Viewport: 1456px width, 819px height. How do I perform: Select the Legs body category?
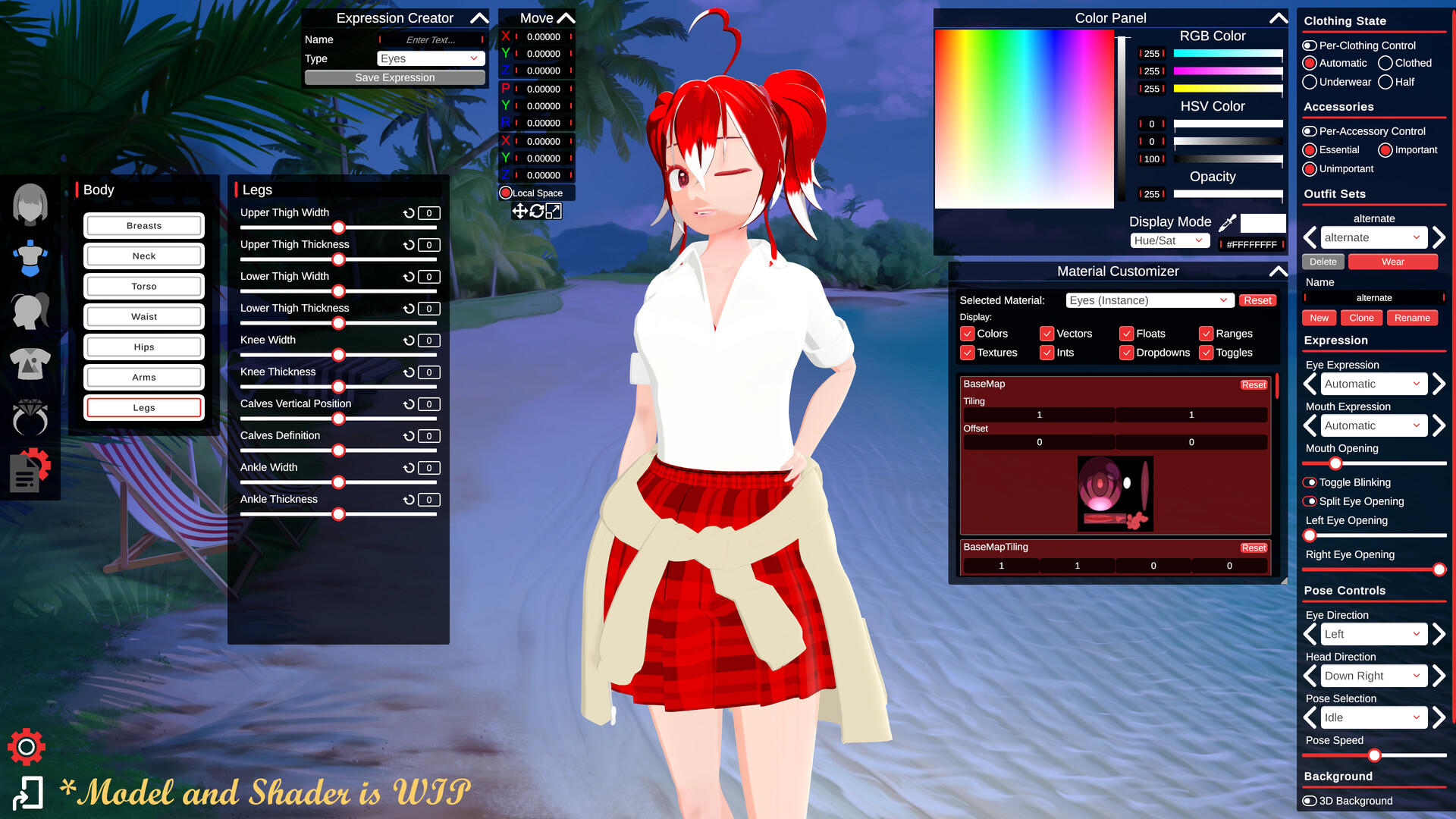(x=143, y=407)
